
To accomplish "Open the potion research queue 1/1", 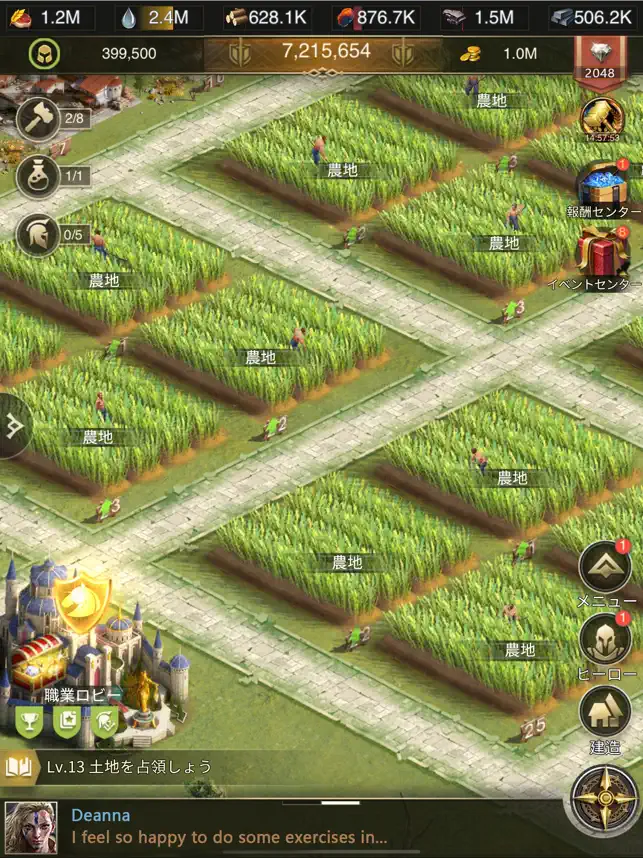I will [x=36, y=177].
